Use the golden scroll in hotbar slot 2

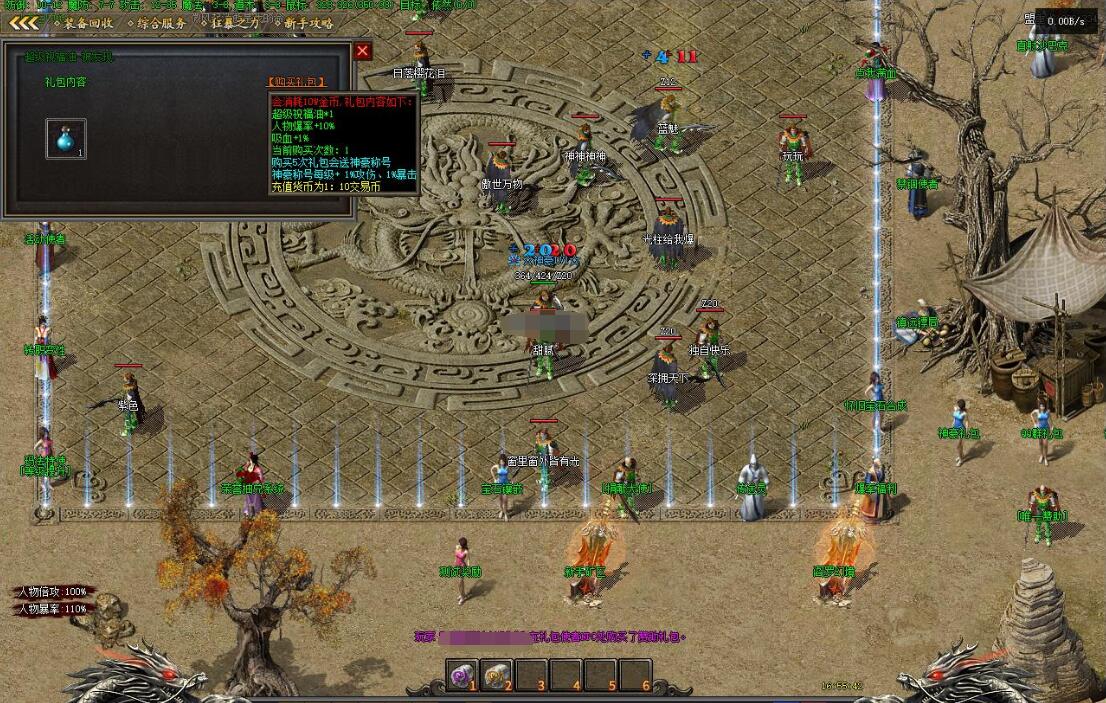pyautogui.click(x=496, y=677)
